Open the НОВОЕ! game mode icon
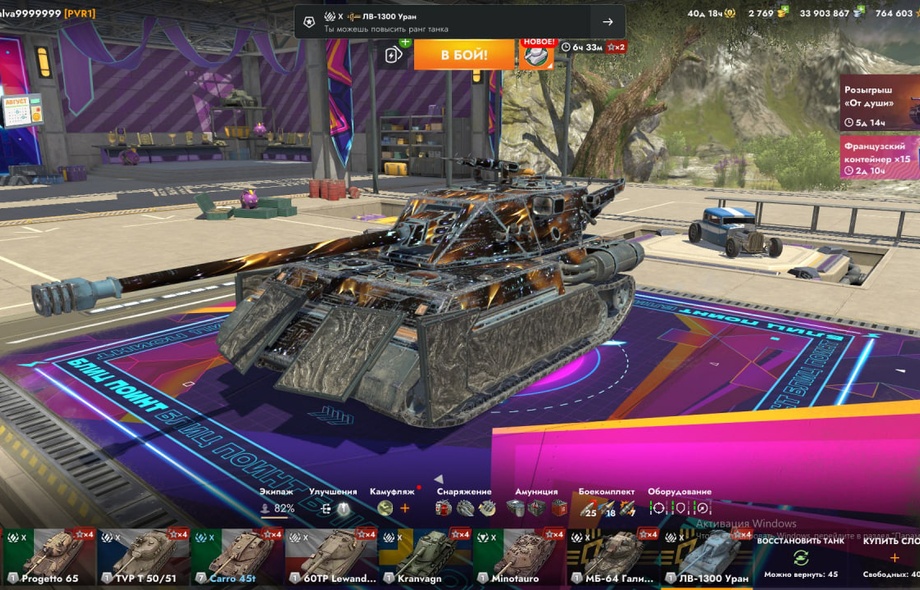920x590 pixels. point(536,54)
